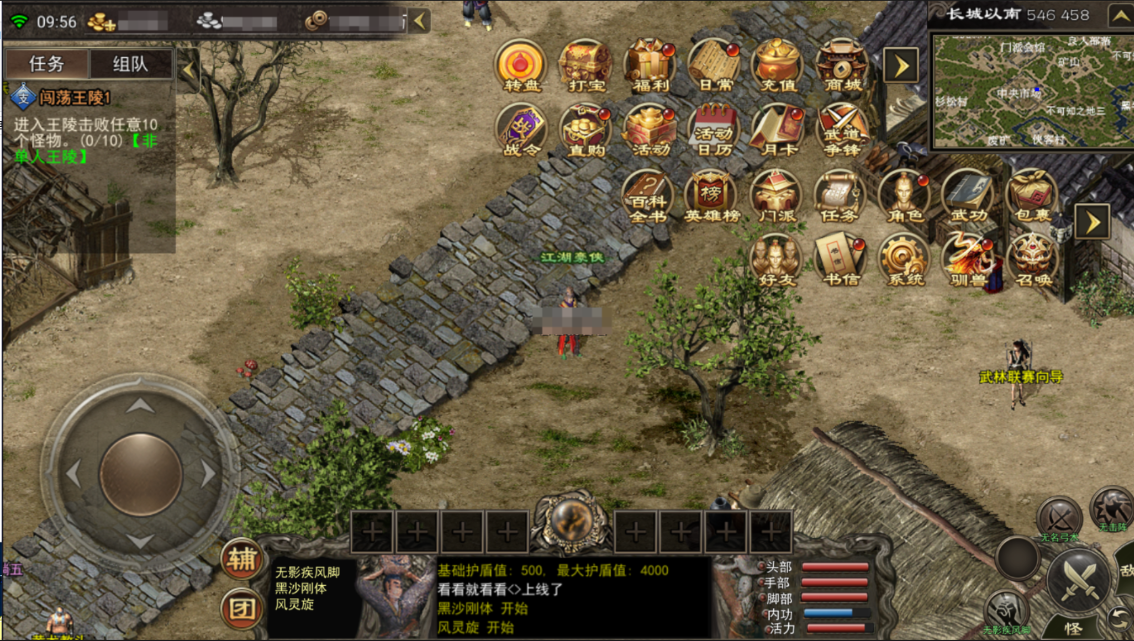Open the 百科全书 encyclopedia

tap(647, 196)
